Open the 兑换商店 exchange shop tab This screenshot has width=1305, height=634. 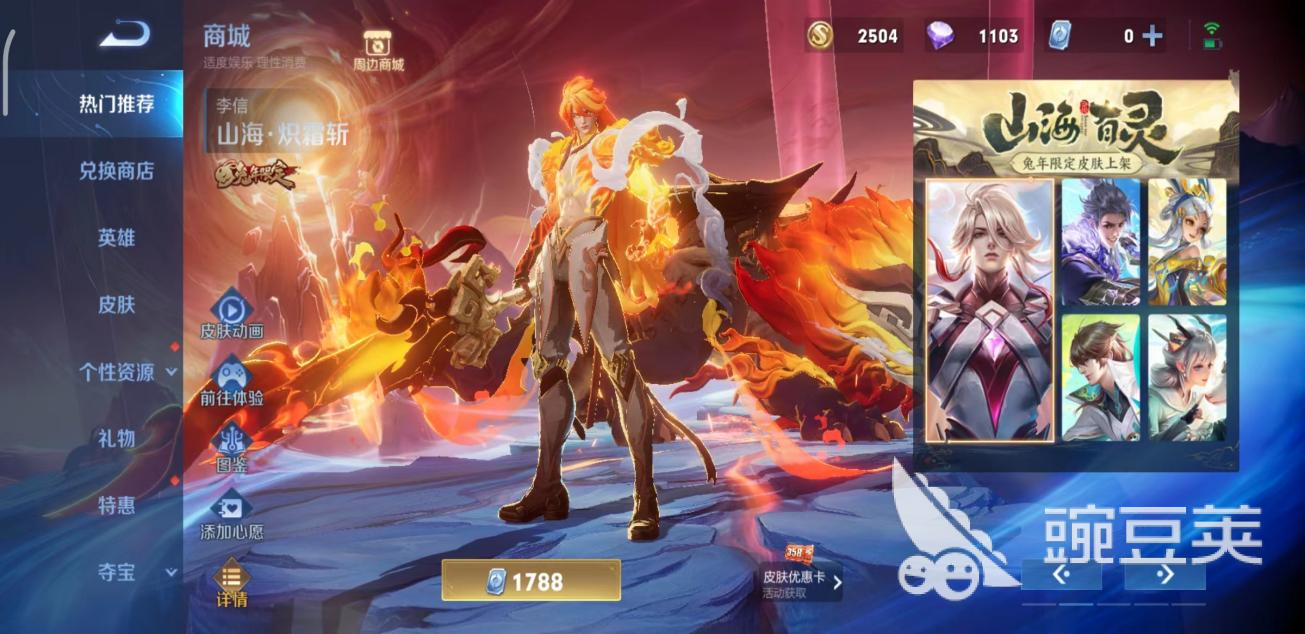pyautogui.click(x=116, y=171)
